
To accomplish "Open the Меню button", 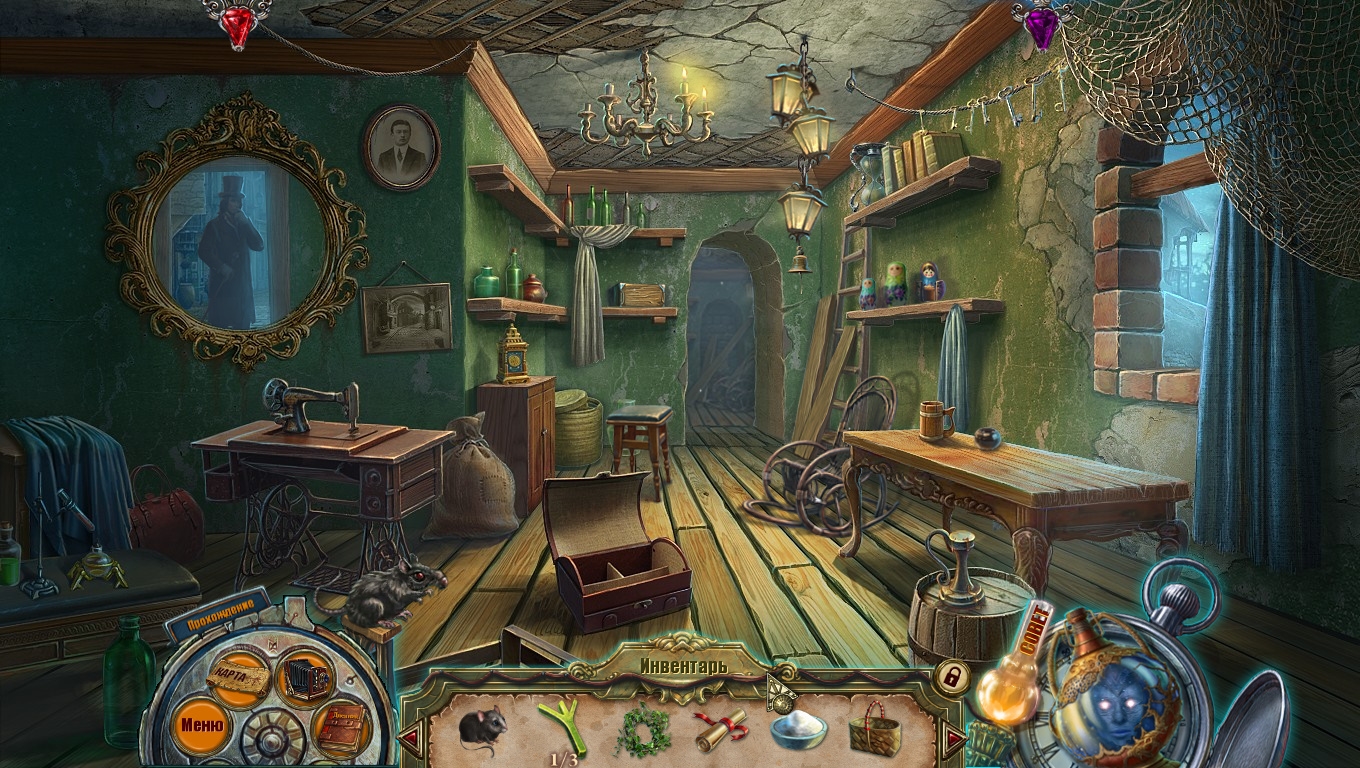I will [x=201, y=720].
